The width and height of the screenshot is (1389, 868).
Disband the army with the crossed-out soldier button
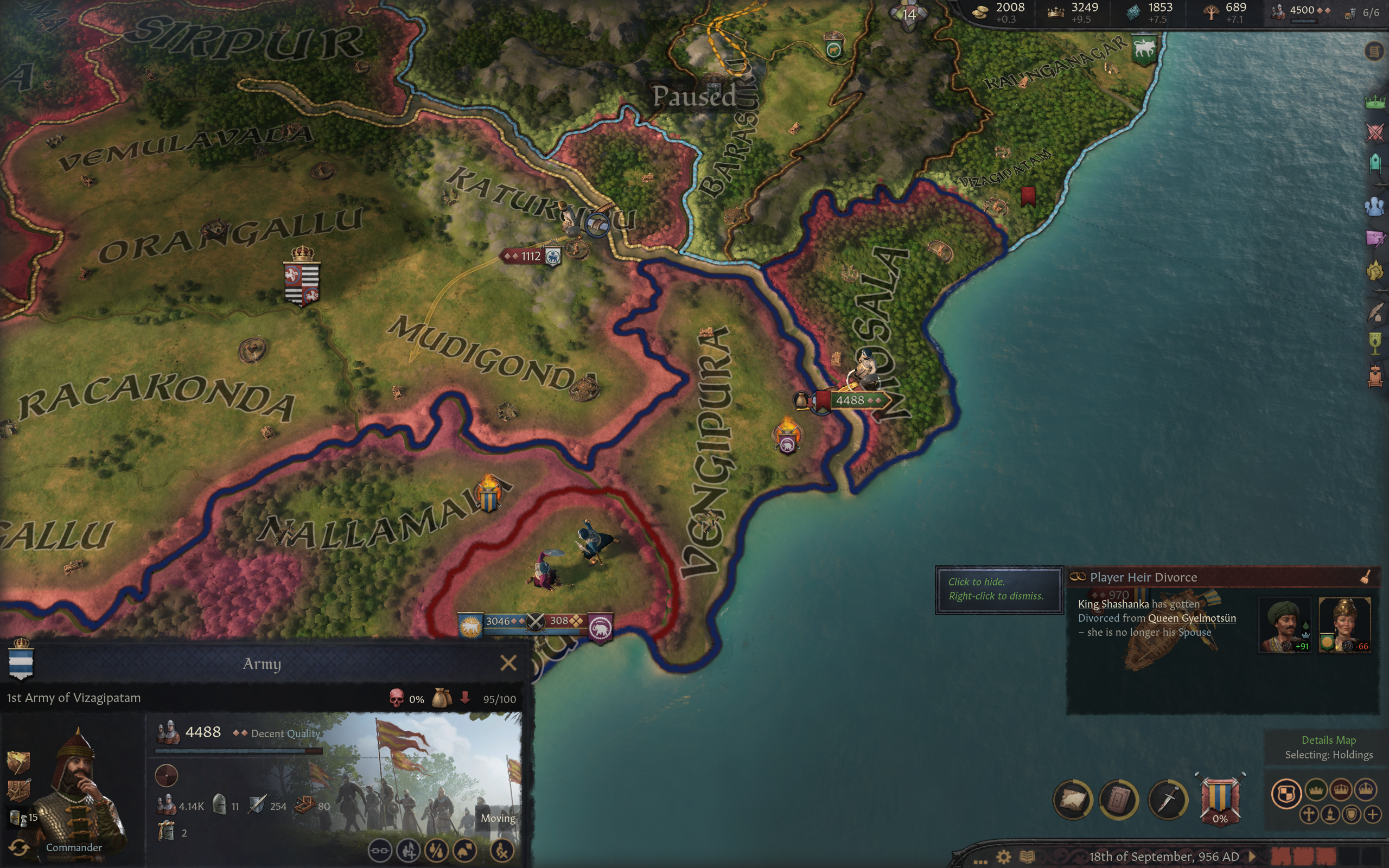click(502, 850)
